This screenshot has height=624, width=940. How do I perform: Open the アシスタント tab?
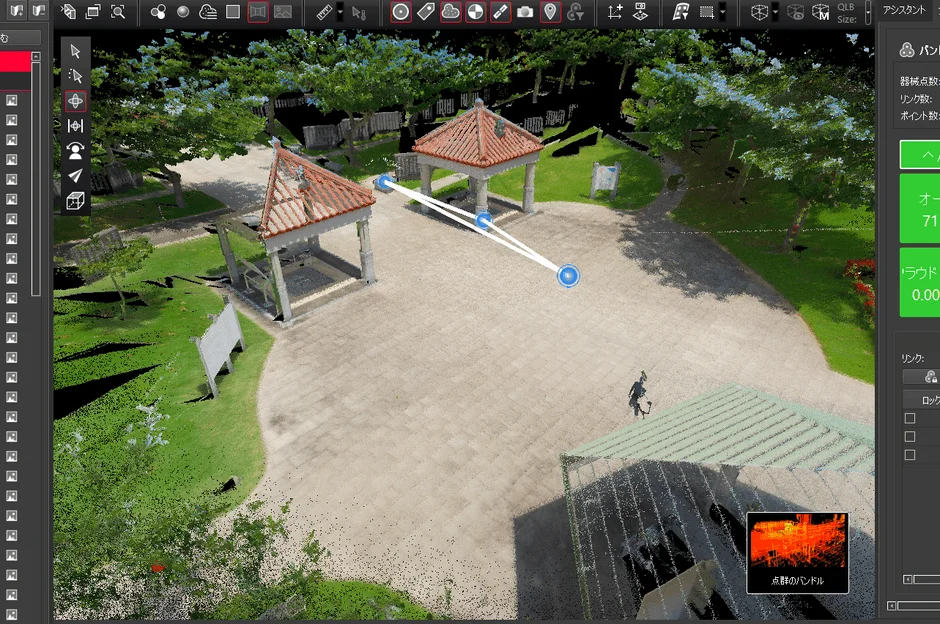tap(904, 9)
